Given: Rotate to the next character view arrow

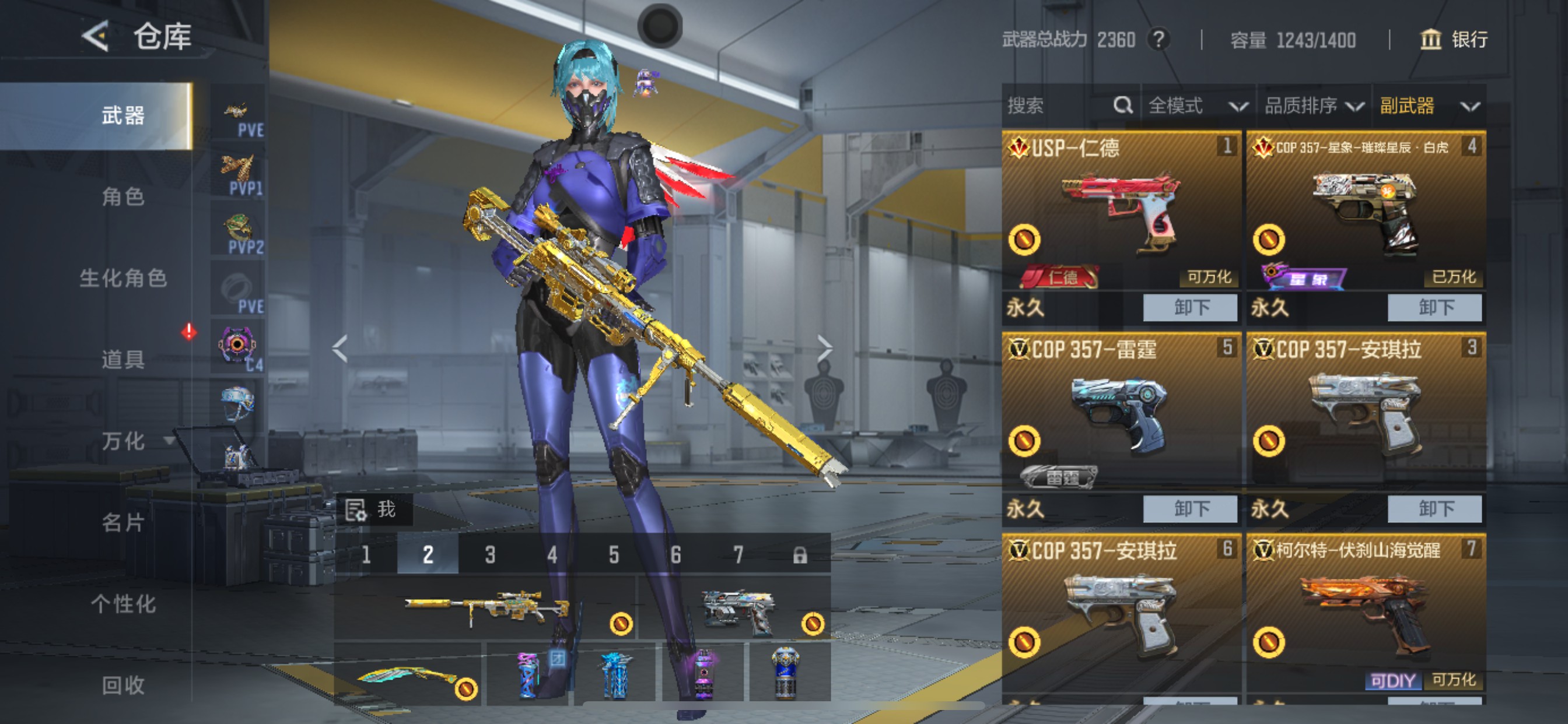Looking at the screenshot, I should coord(824,349).
